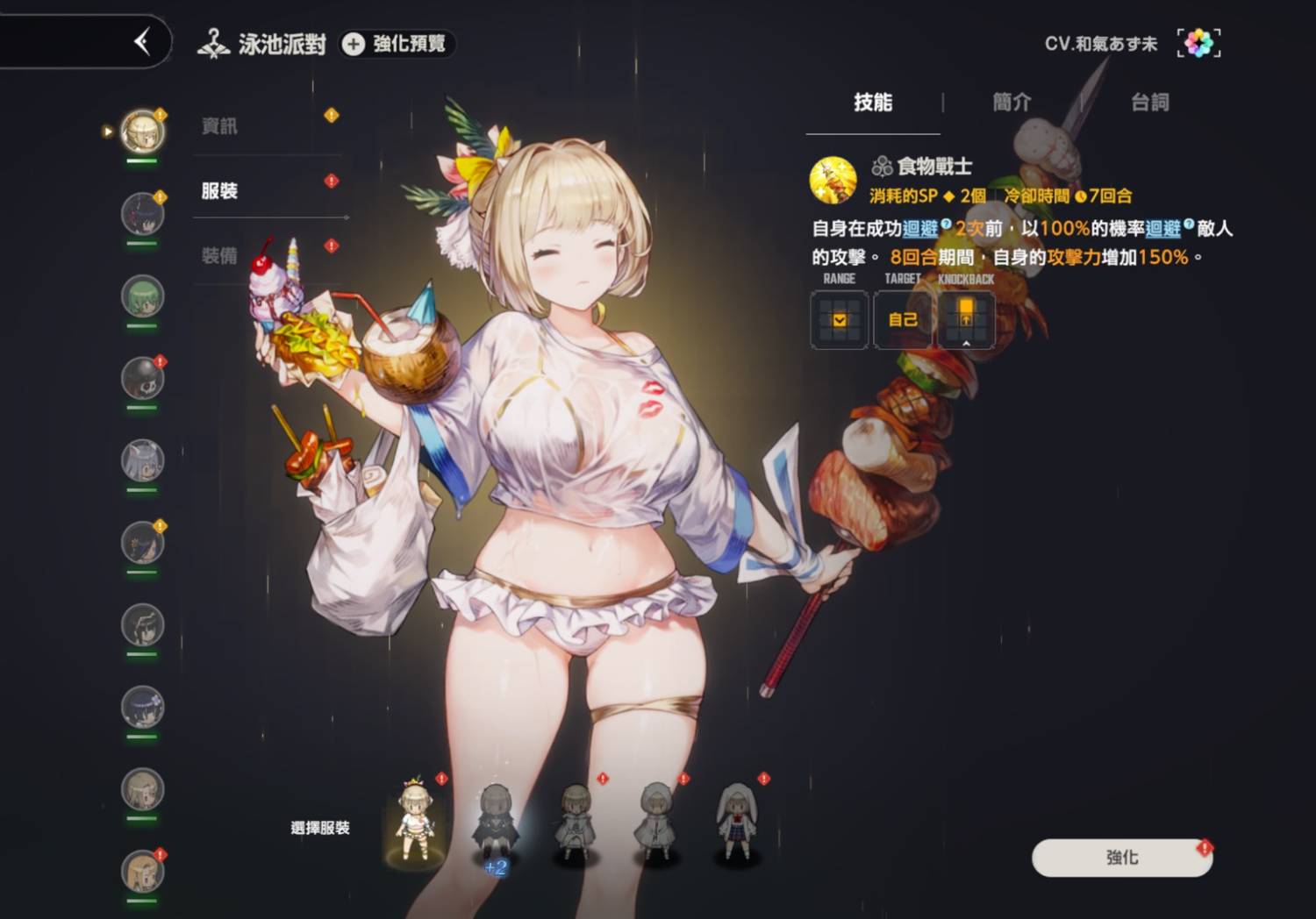This screenshot has height=919, width=1316.
Task: Click the RANGE grid indicator
Action: pyautogui.click(x=838, y=320)
